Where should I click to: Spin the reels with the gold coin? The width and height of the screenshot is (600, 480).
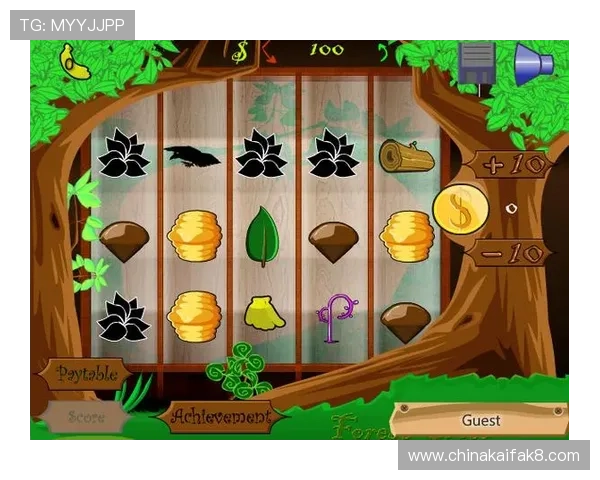[x=460, y=209]
